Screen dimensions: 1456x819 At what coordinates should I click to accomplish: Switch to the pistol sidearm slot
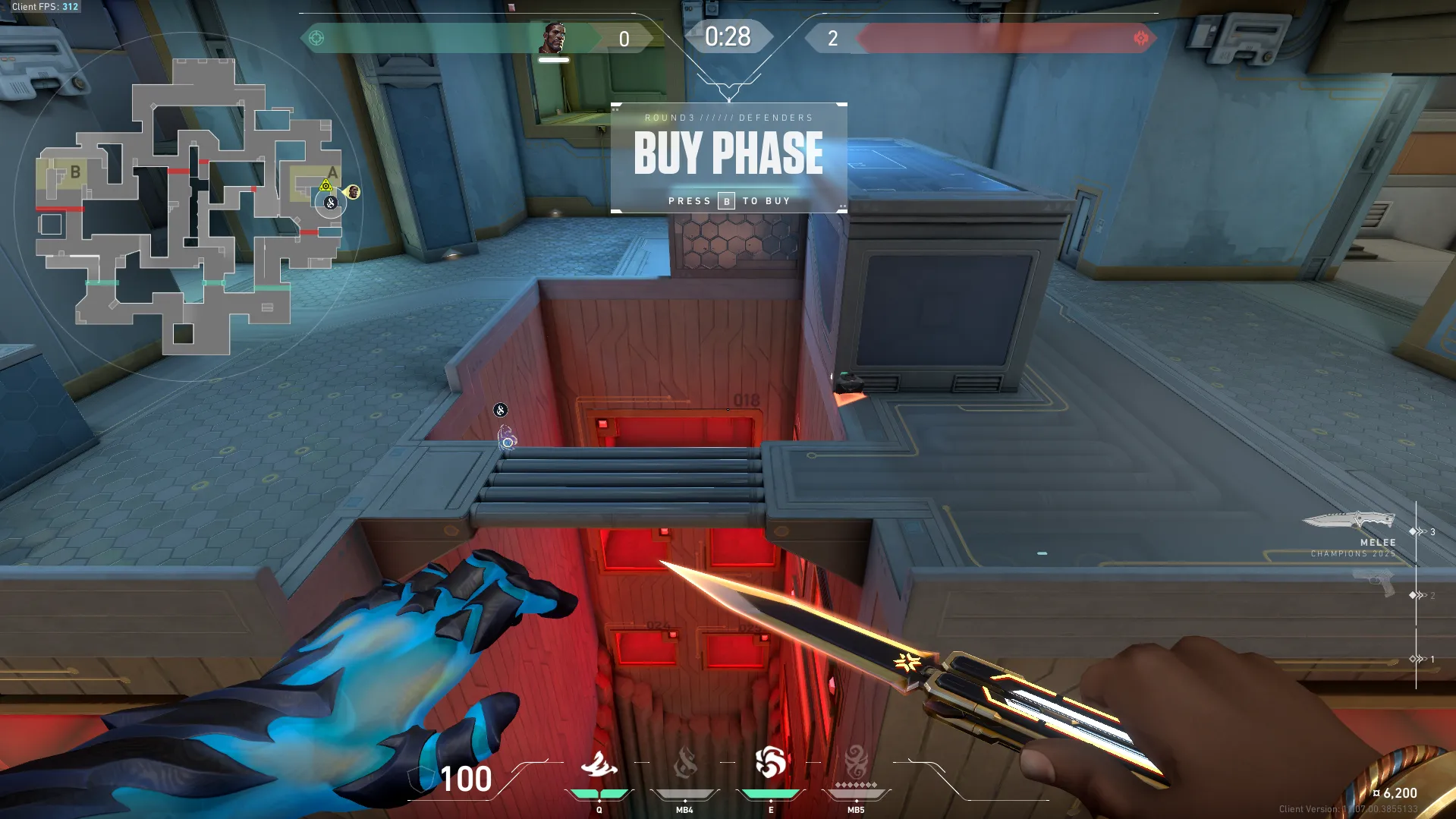[x=1373, y=584]
